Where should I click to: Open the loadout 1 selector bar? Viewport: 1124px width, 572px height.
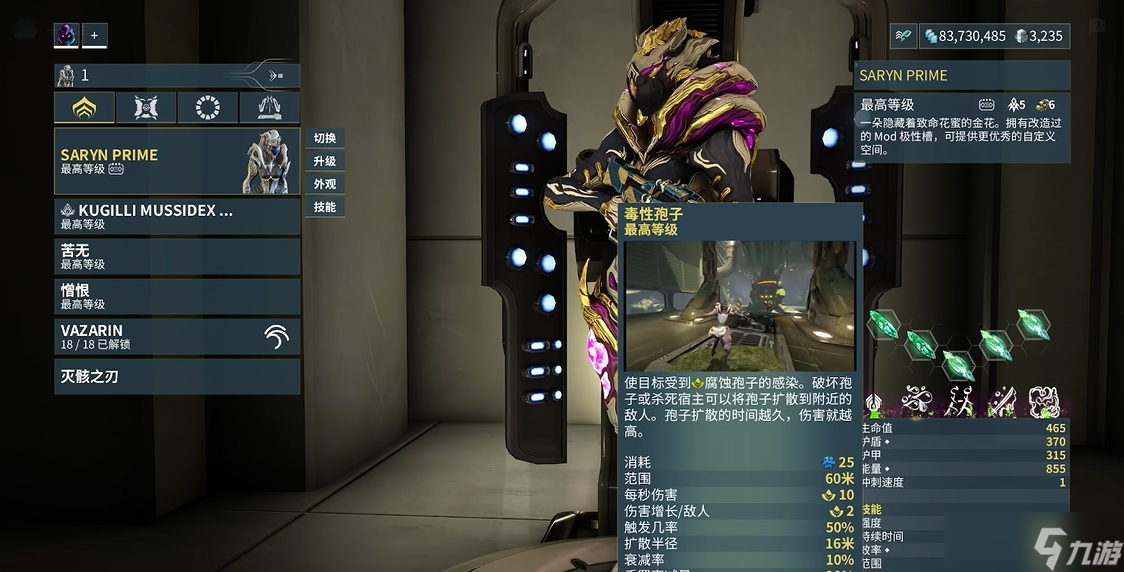pos(176,75)
